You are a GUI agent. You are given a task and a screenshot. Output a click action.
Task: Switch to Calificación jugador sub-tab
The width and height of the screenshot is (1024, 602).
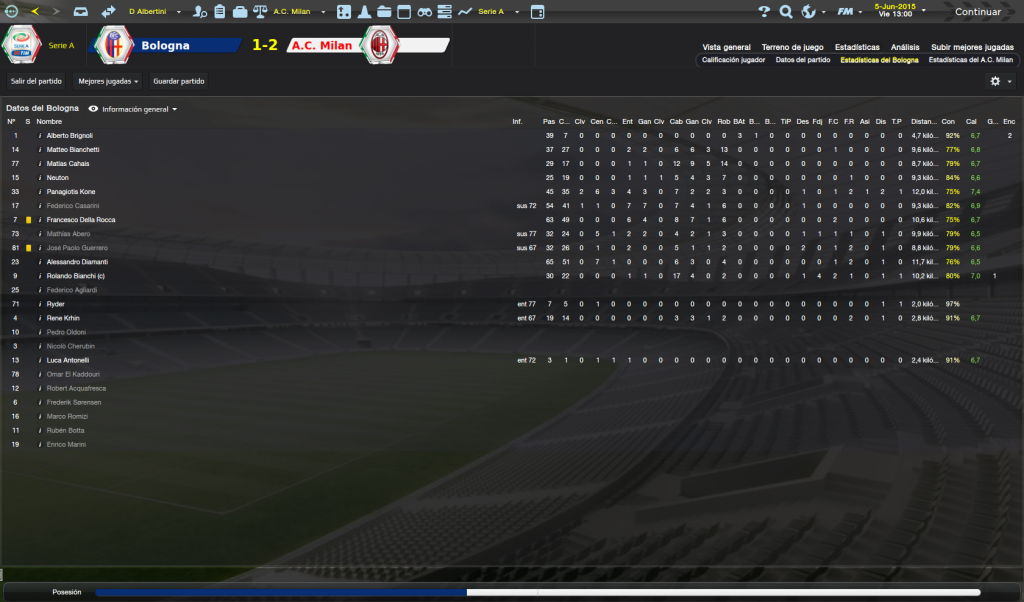click(733, 60)
